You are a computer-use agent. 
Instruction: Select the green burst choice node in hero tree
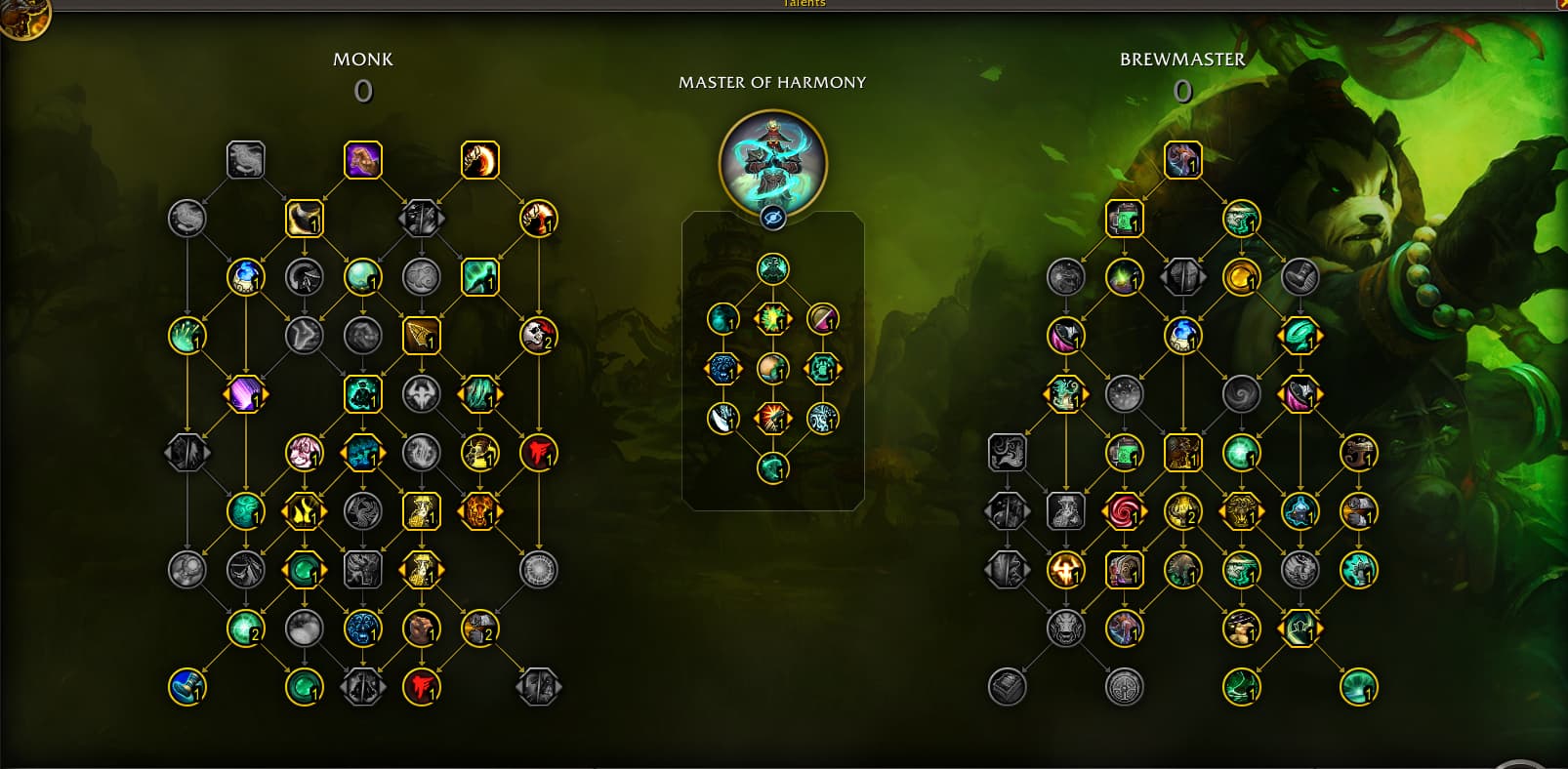click(x=772, y=318)
